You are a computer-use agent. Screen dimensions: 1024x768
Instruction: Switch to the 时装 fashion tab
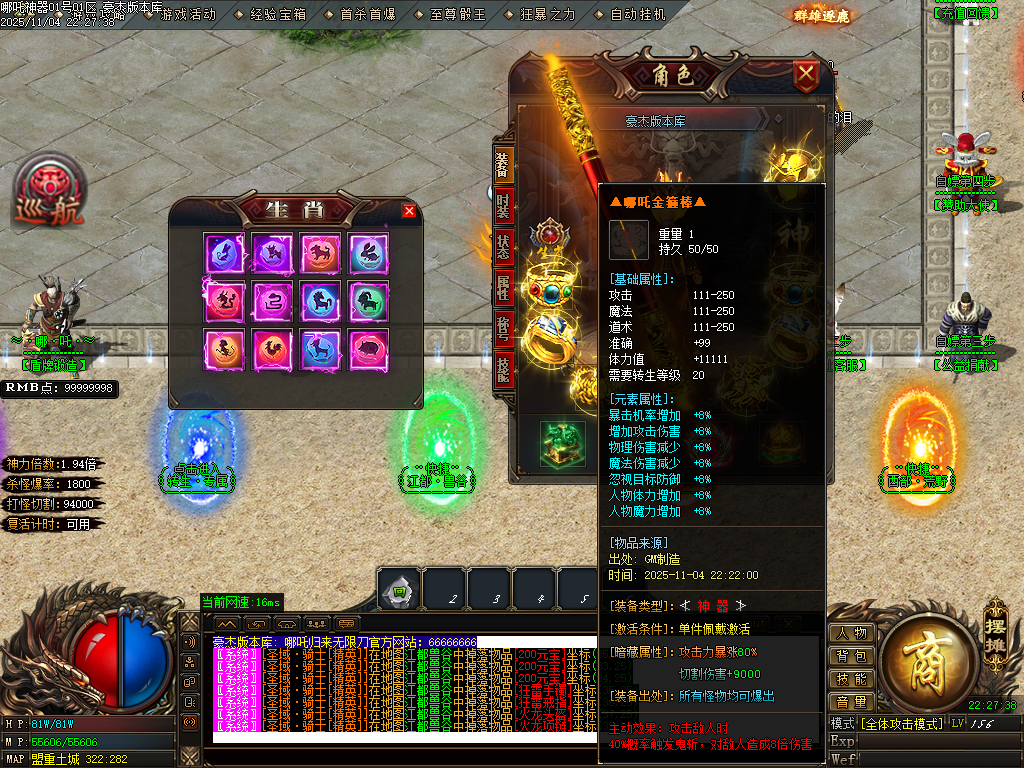click(503, 208)
